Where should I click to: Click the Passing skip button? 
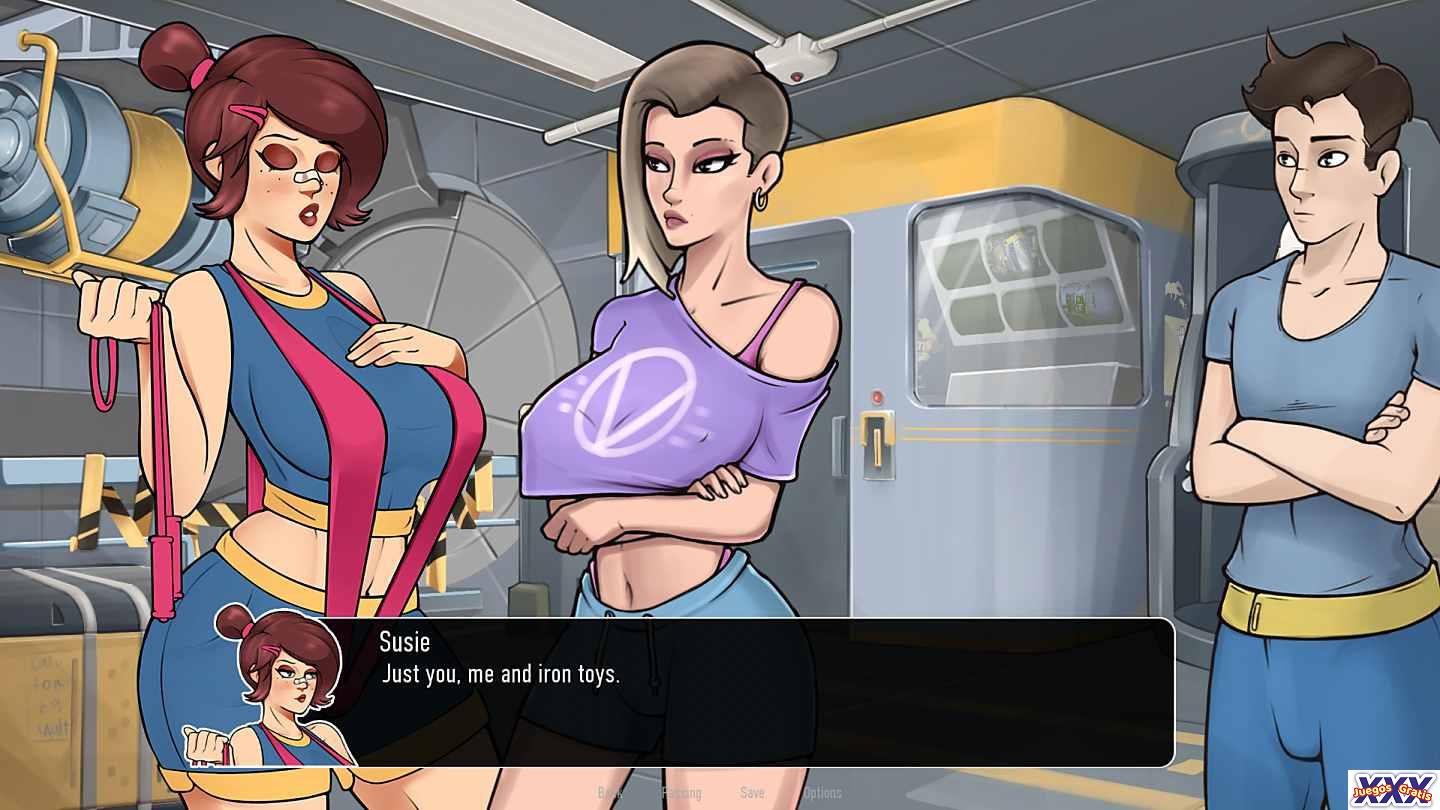click(x=682, y=793)
